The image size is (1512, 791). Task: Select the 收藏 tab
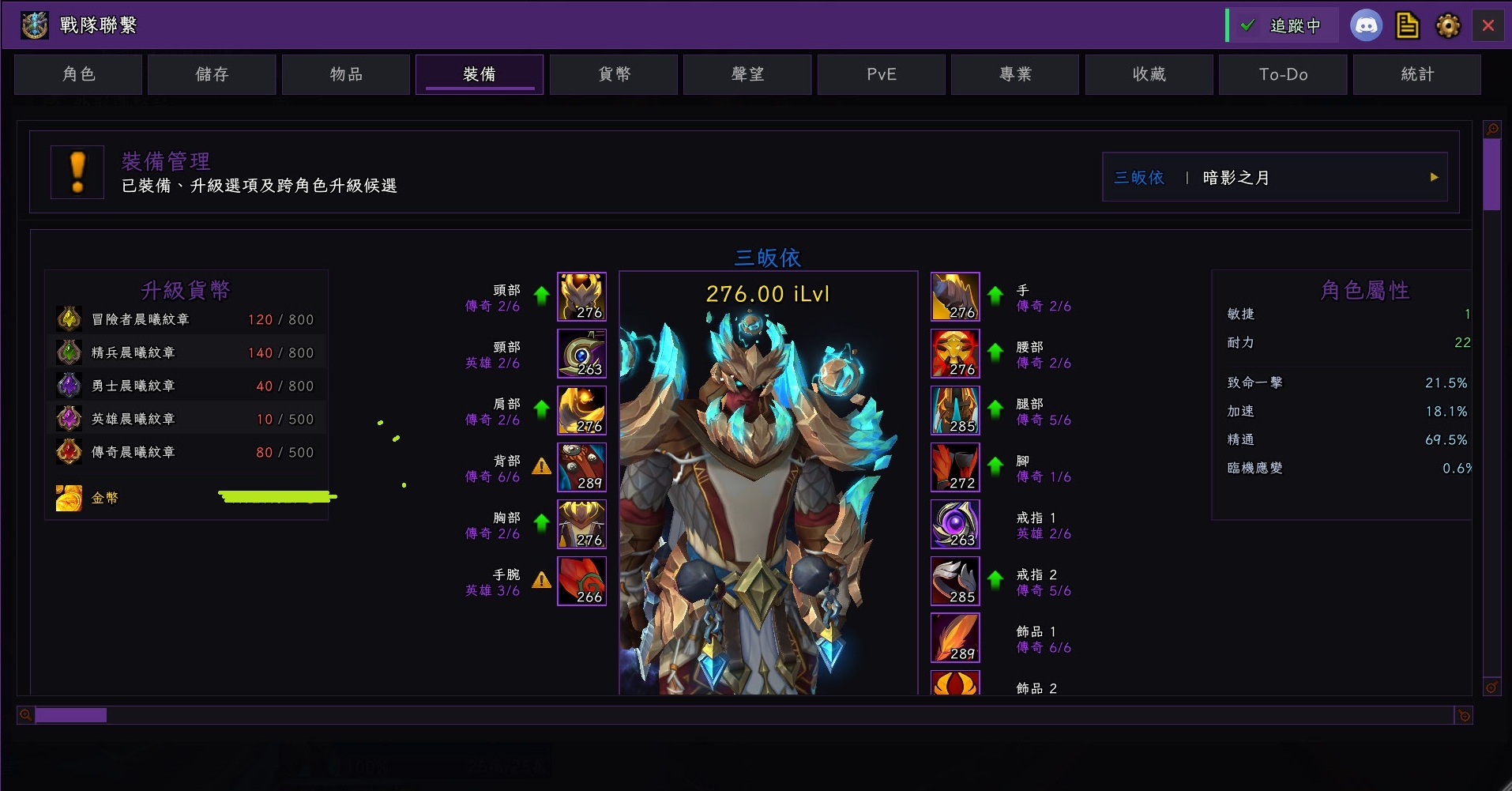(1149, 74)
